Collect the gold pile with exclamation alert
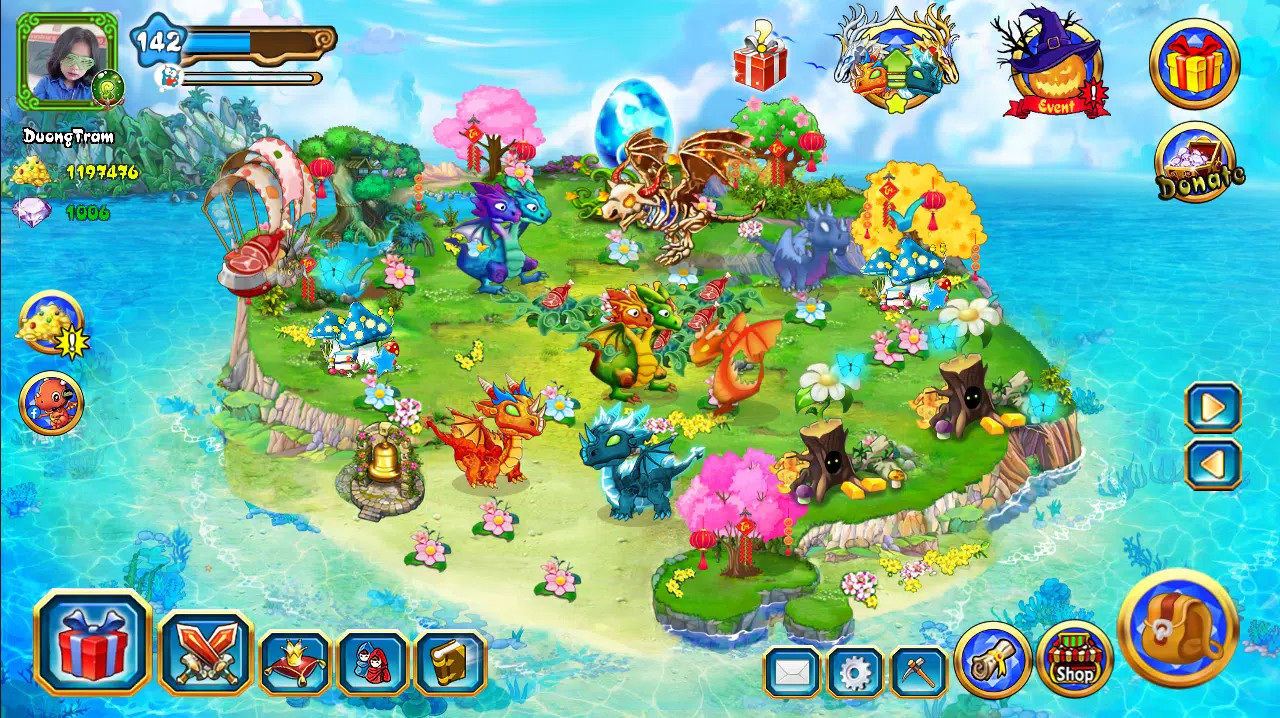Viewport: 1280px width, 718px height. tap(51, 324)
